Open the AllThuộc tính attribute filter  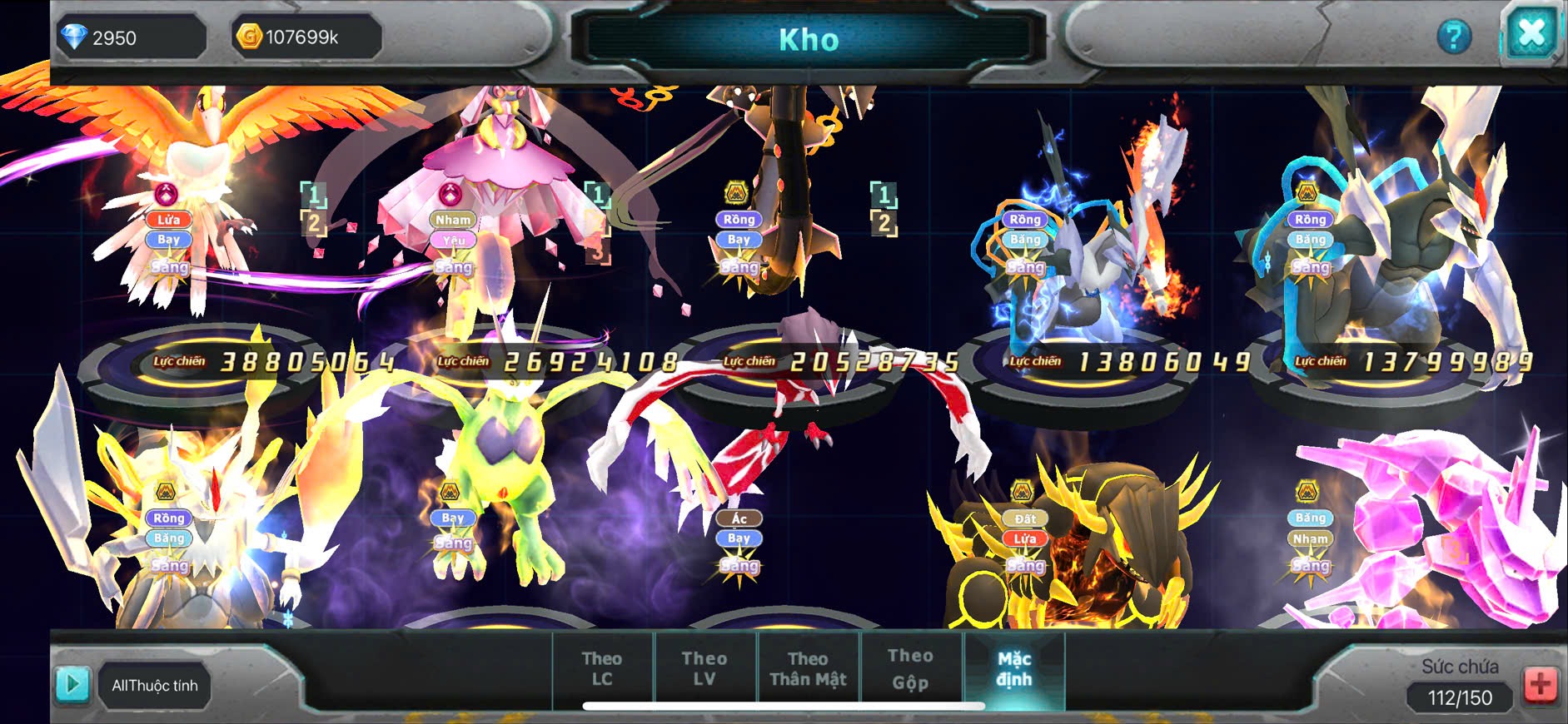[155, 686]
